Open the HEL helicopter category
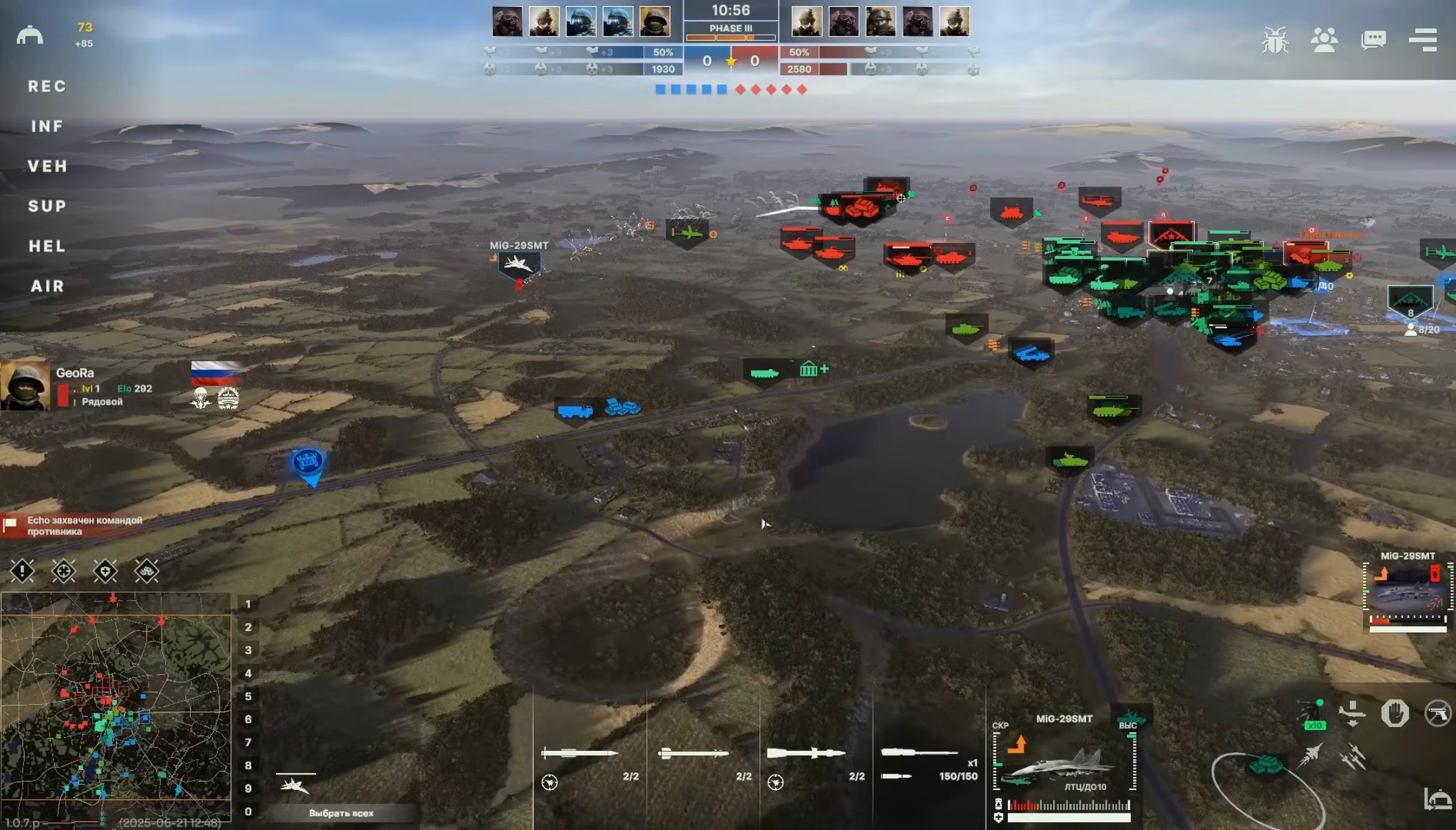This screenshot has width=1456, height=830. (47, 246)
